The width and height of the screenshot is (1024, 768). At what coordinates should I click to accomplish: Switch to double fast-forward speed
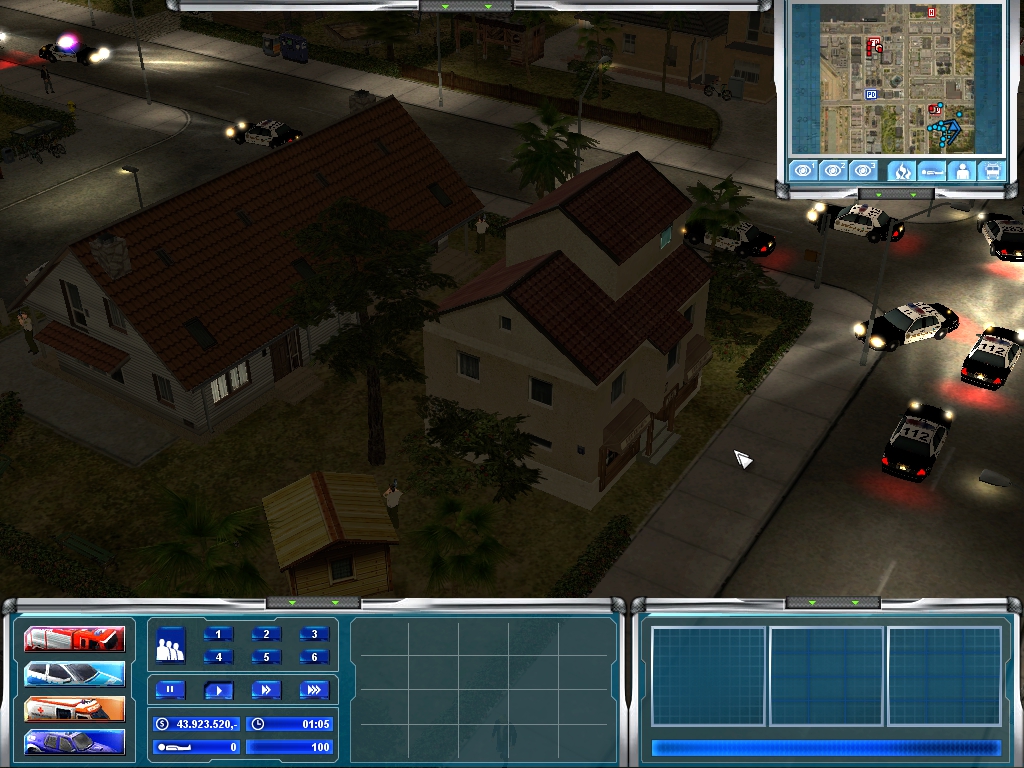266,690
